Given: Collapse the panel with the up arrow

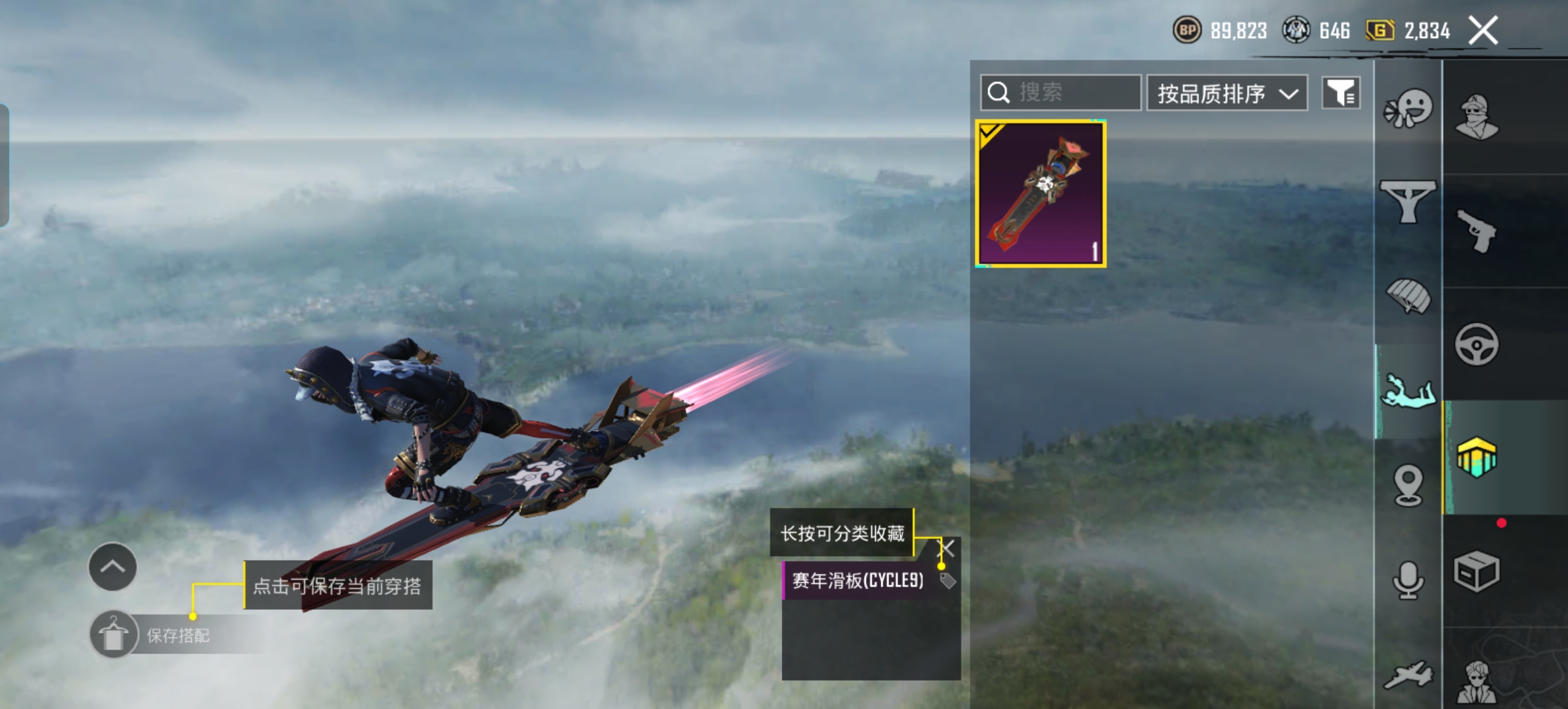Looking at the screenshot, I should tap(112, 567).
